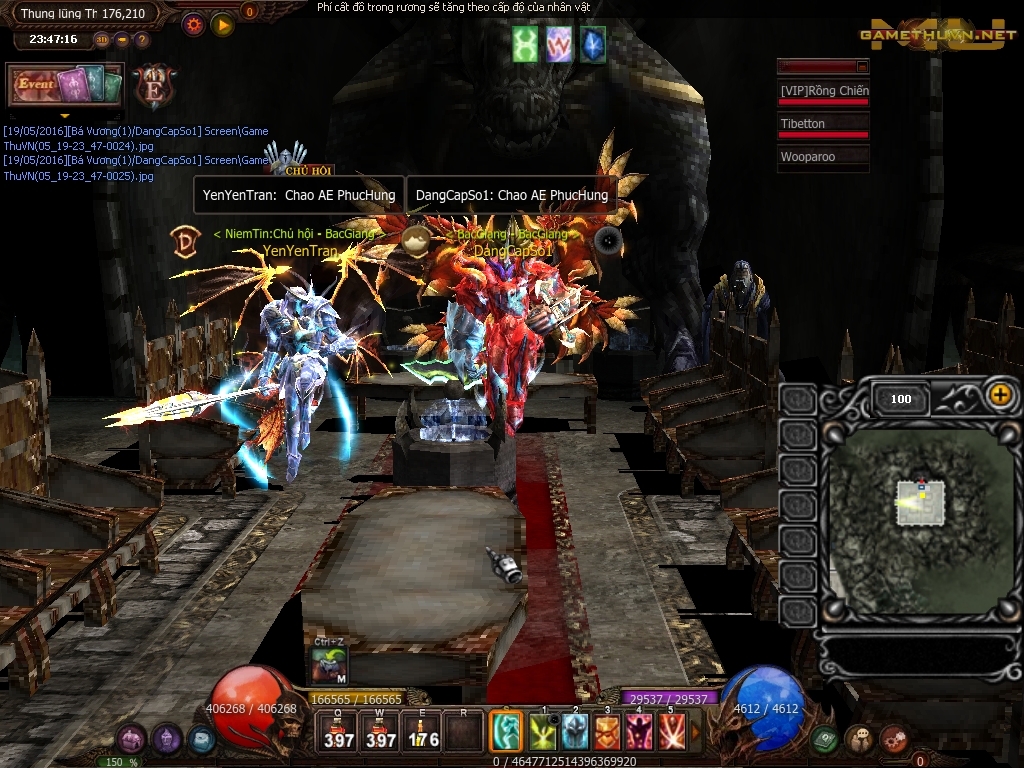Select party member Wooparoo

coord(823,157)
